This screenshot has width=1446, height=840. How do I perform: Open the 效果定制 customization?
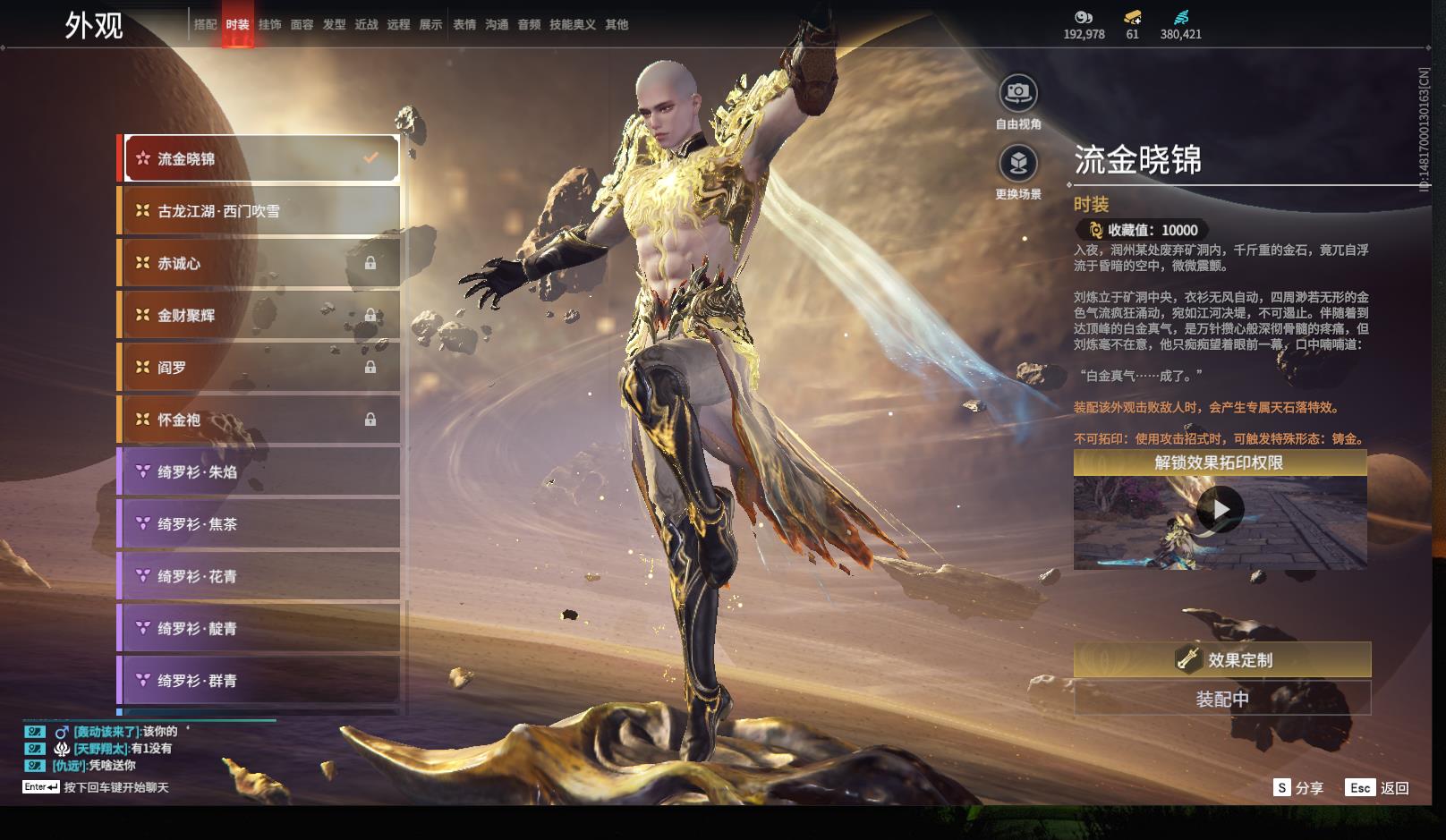(1221, 659)
